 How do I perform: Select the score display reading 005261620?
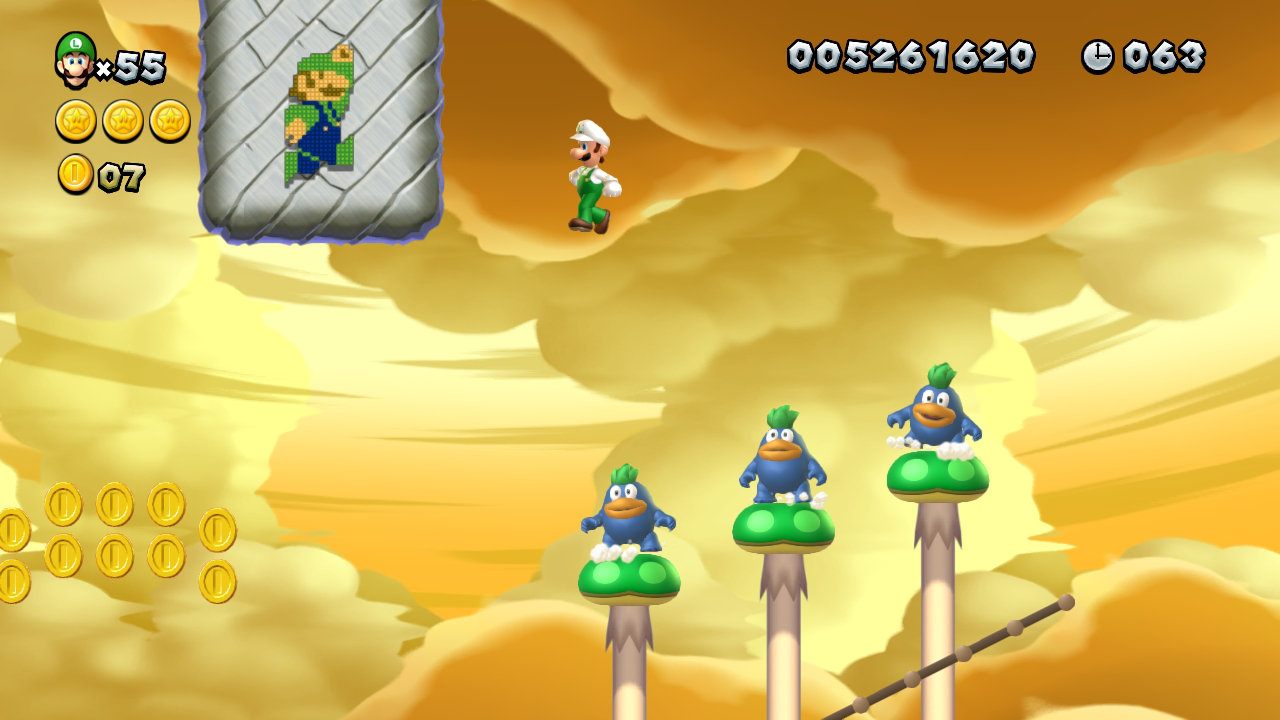coord(912,57)
